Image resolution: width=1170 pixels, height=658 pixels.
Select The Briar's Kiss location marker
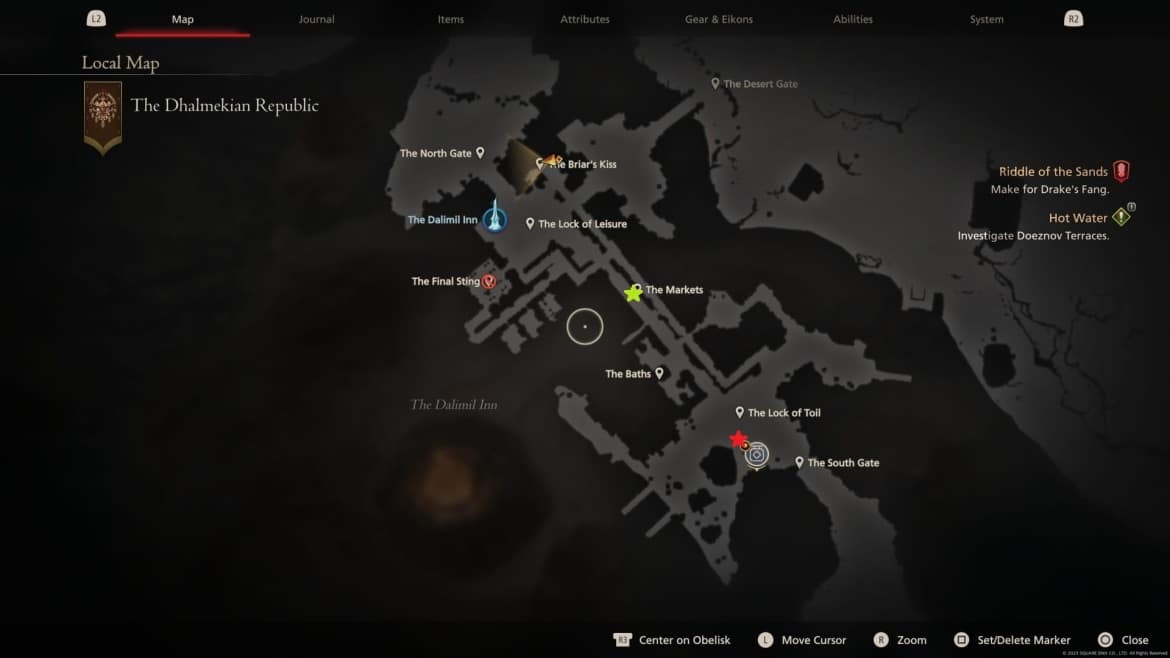point(541,163)
